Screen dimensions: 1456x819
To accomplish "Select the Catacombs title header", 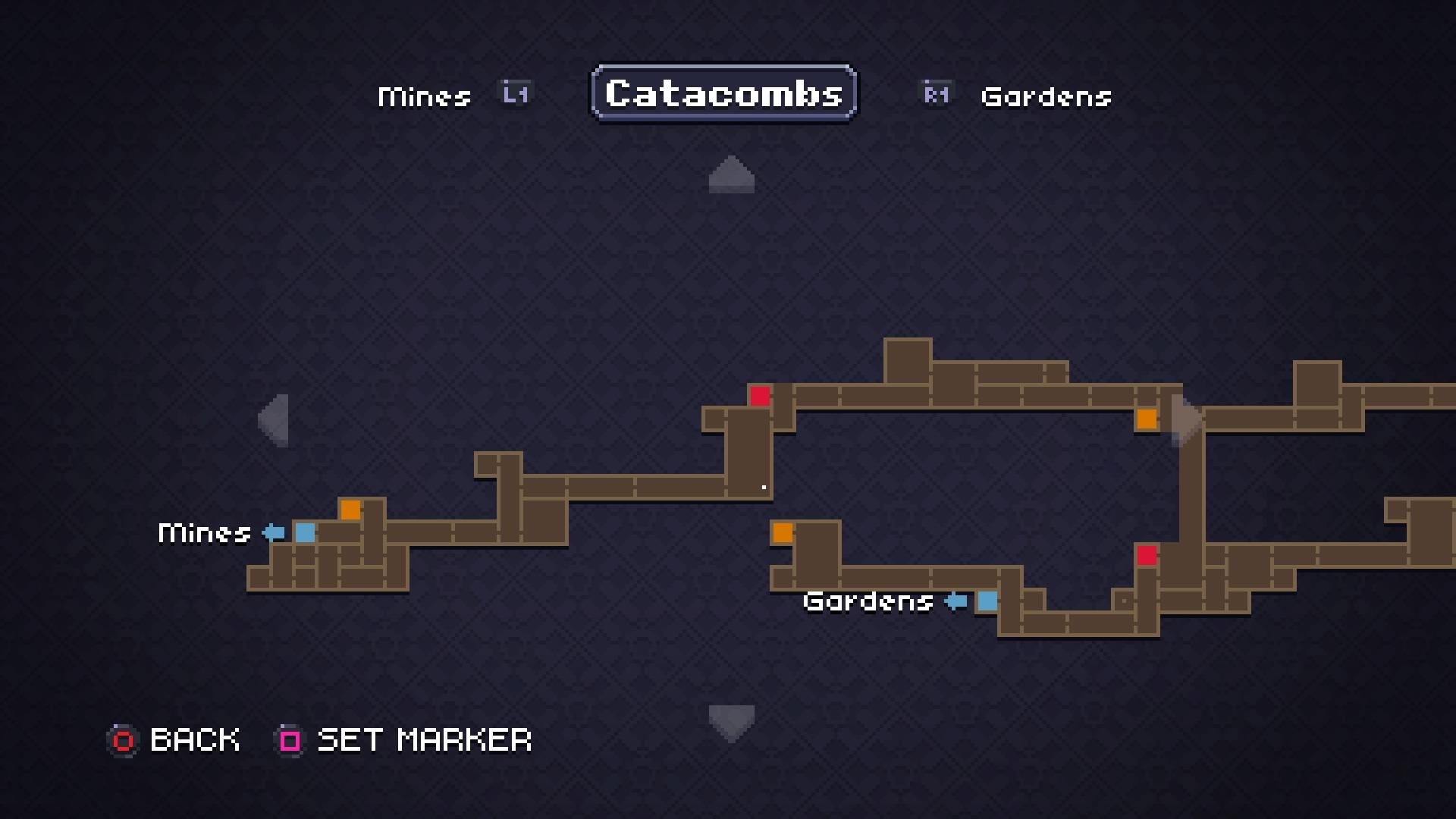I will pyautogui.click(x=723, y=93).
